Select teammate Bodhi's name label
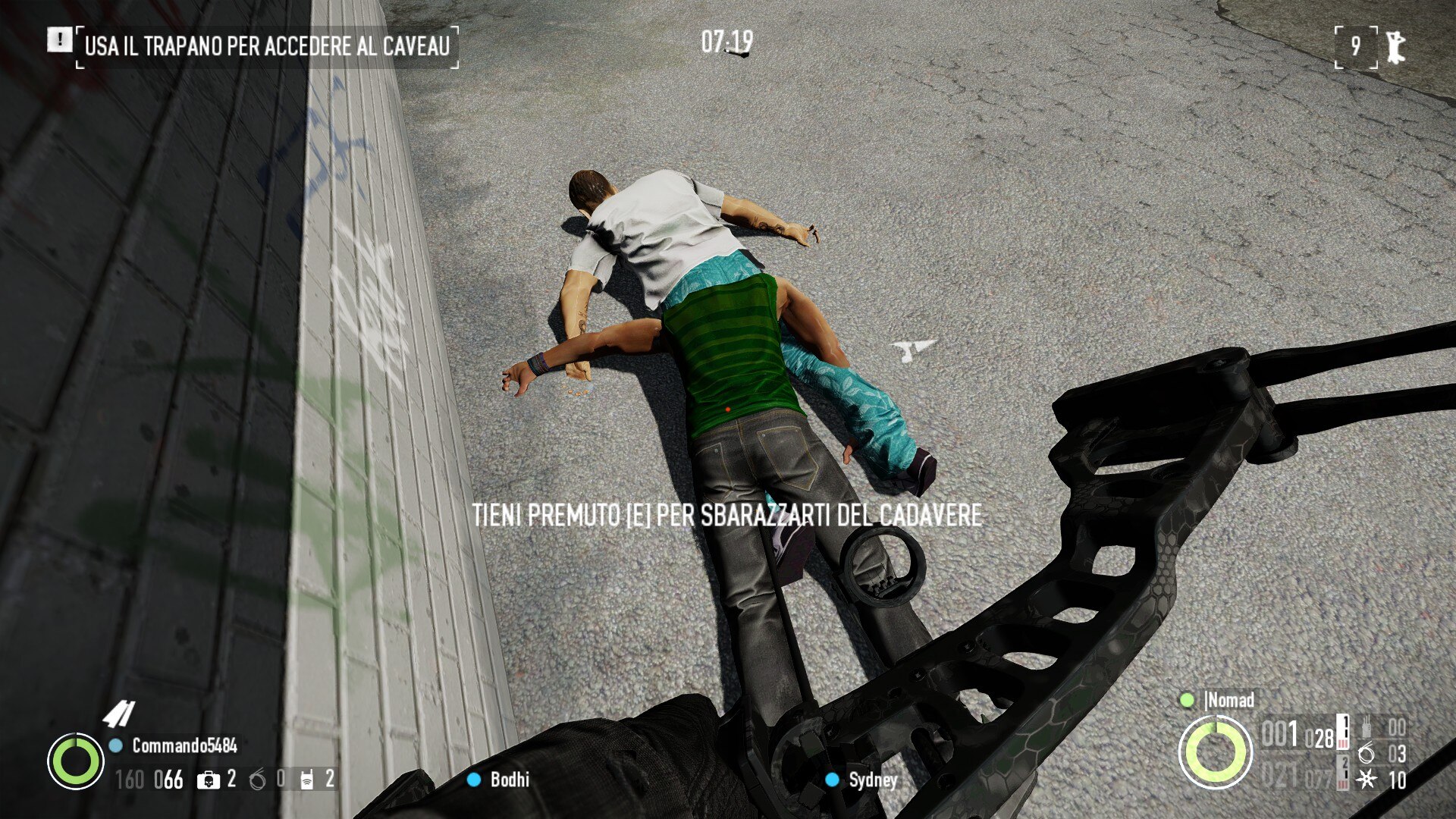1456x819 pixels. (x=509, y=780)
